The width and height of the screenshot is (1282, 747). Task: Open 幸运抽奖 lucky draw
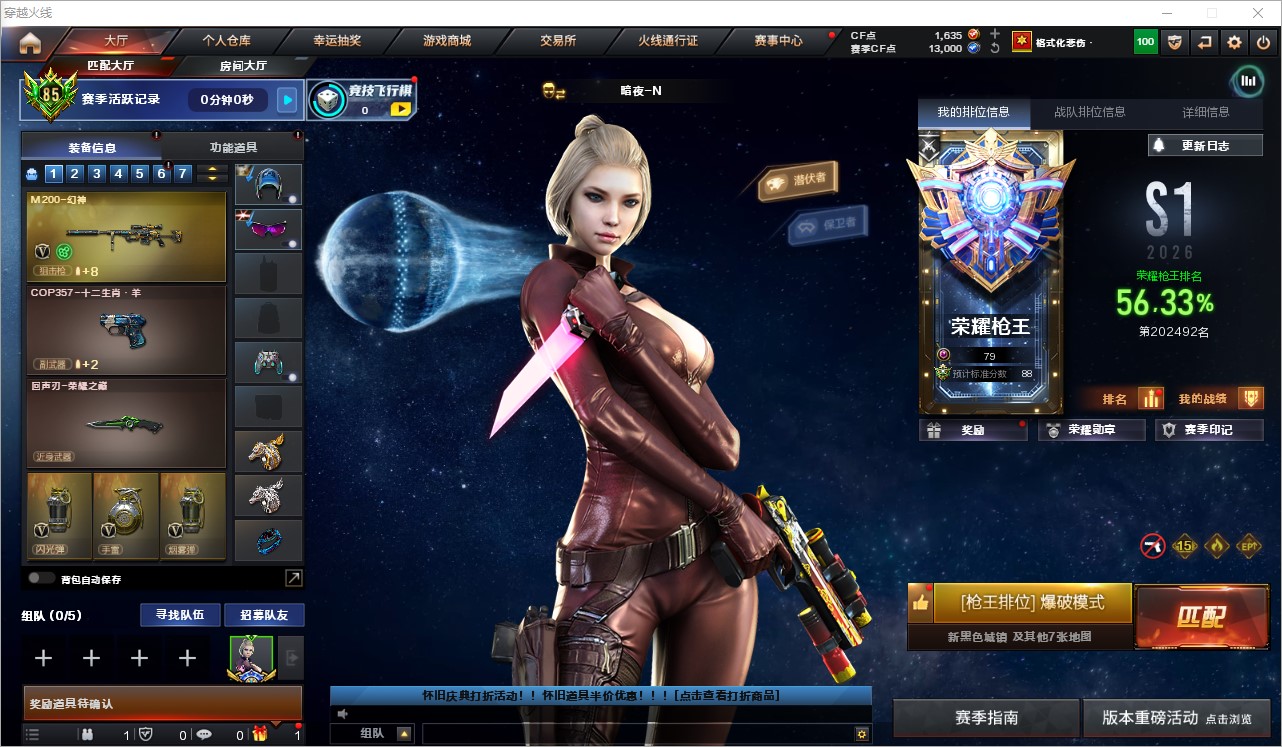pyautogui.click(x=337, y=41)
